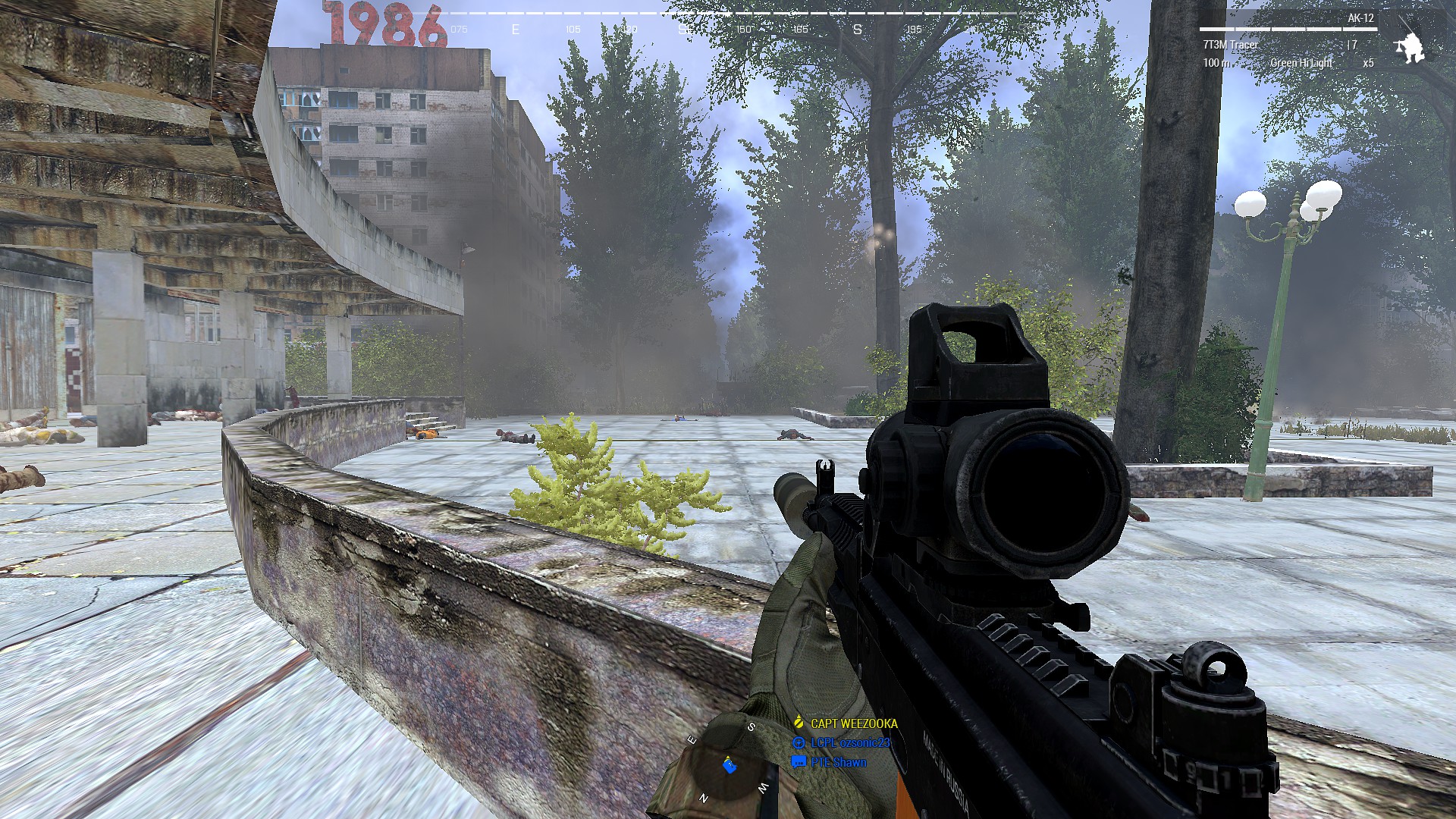Image resolution: width=1456 pixels, height=819 pixels.
Task: Click the steering wheel icon beside LCPL ozsonic23
Action: 799,743
